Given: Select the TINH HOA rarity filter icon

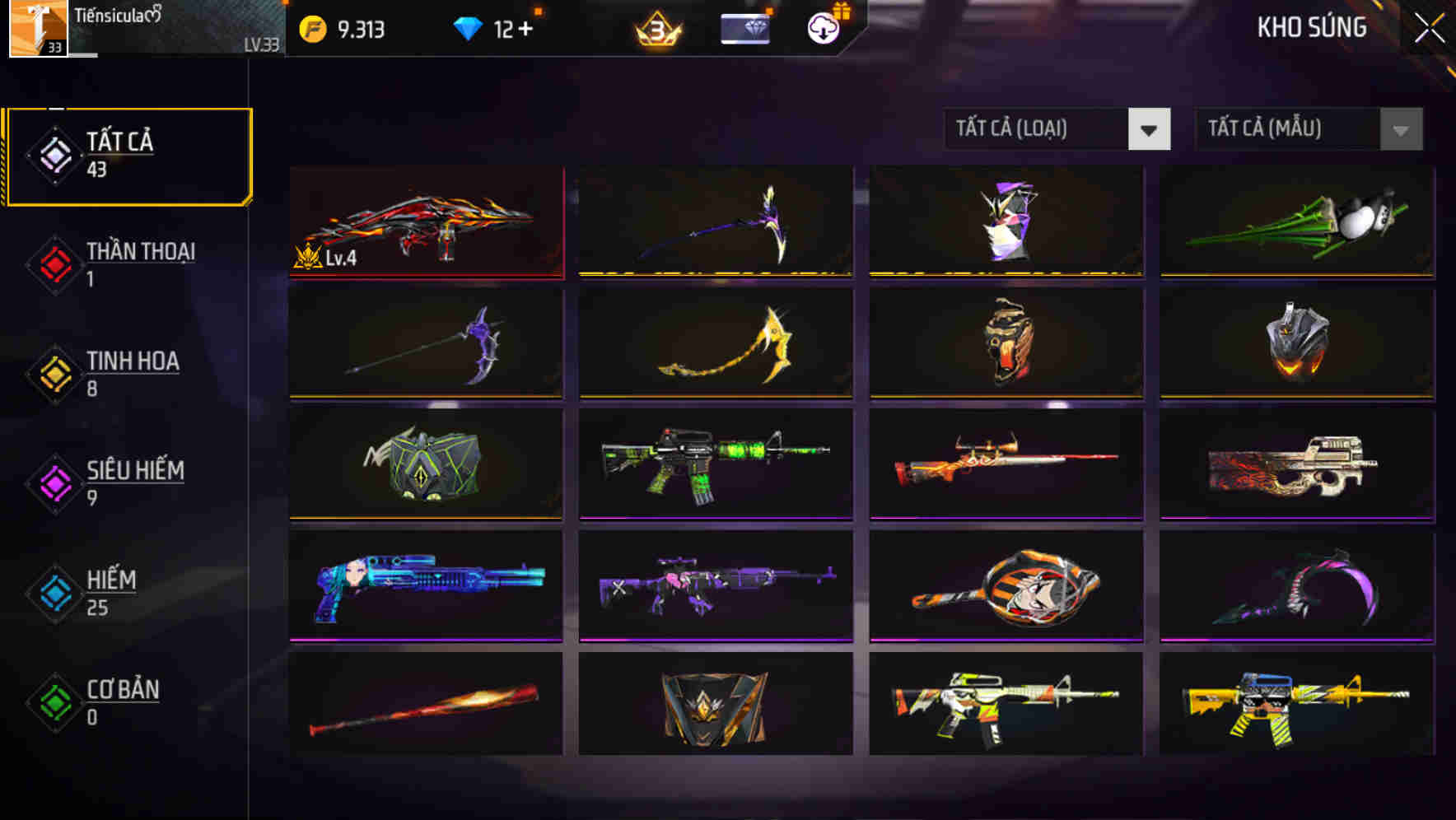Looking at the screenshot, I should 54,375.
